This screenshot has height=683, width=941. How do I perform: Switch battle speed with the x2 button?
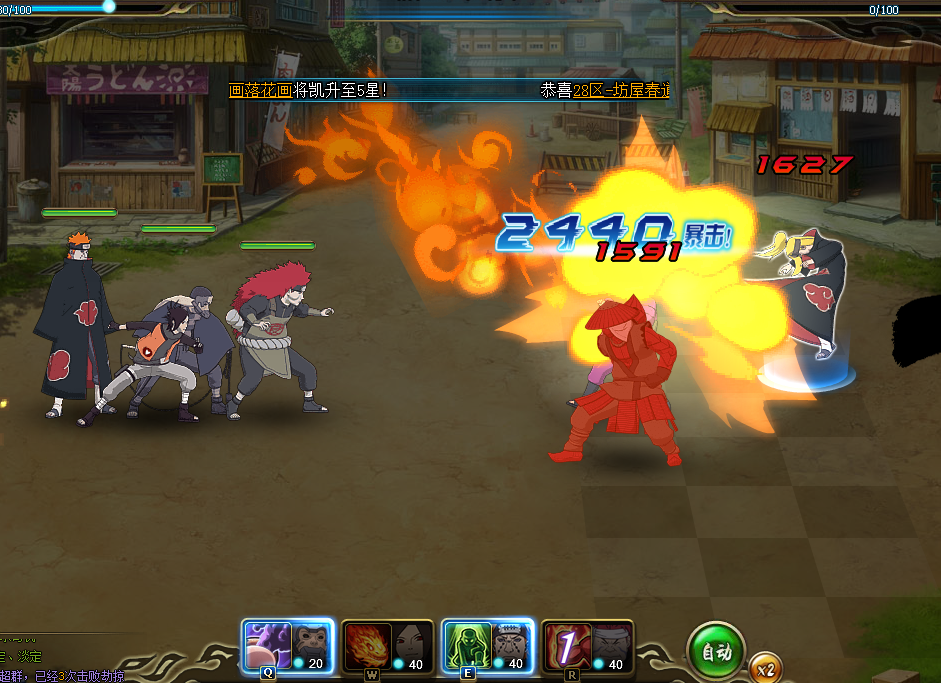pyautogui.click(x=767, y=668)
